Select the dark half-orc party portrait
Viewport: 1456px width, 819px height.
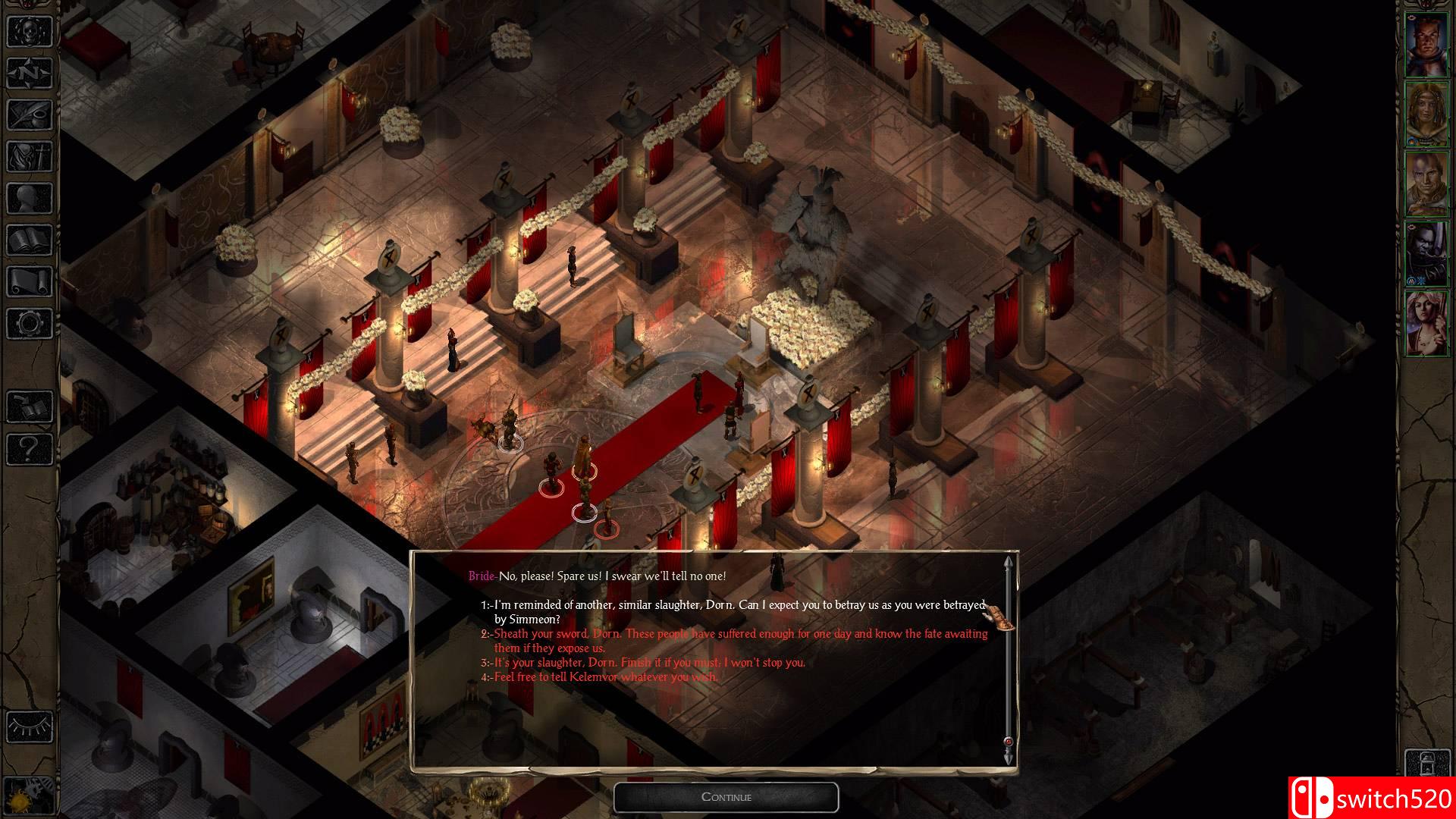tap(1426, 254)
